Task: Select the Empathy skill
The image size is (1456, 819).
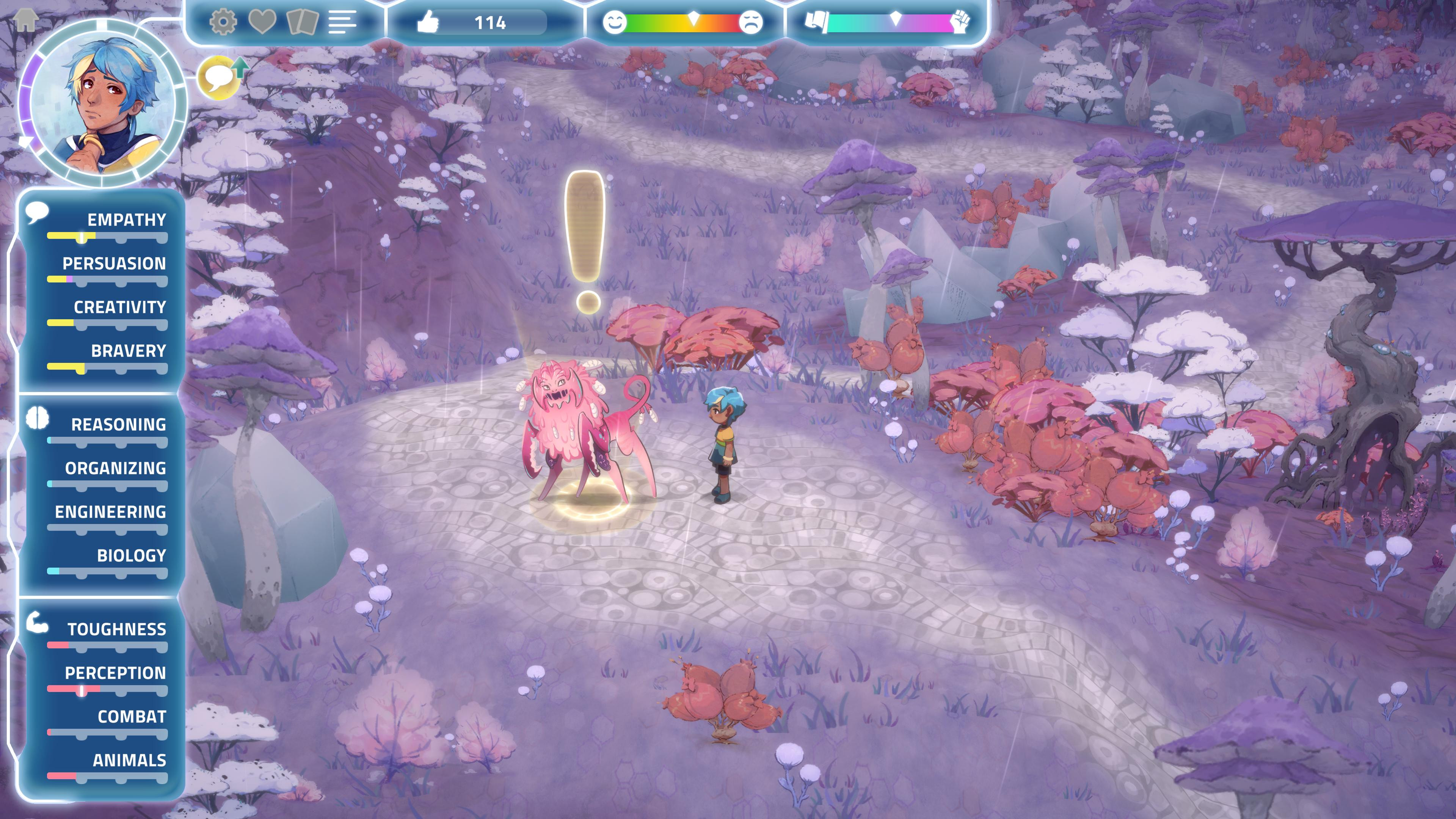Action: point(126,220)
